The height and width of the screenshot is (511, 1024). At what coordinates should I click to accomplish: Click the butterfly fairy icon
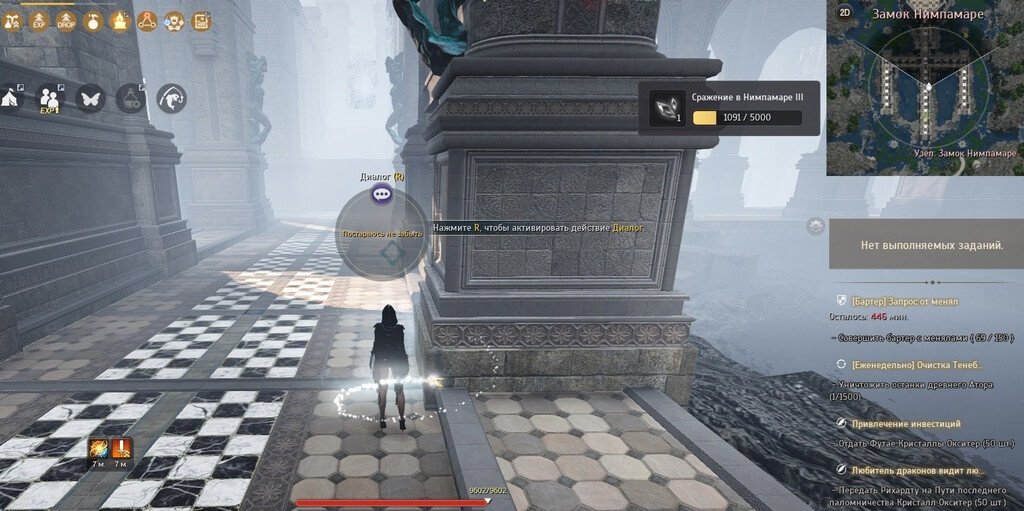90,98
